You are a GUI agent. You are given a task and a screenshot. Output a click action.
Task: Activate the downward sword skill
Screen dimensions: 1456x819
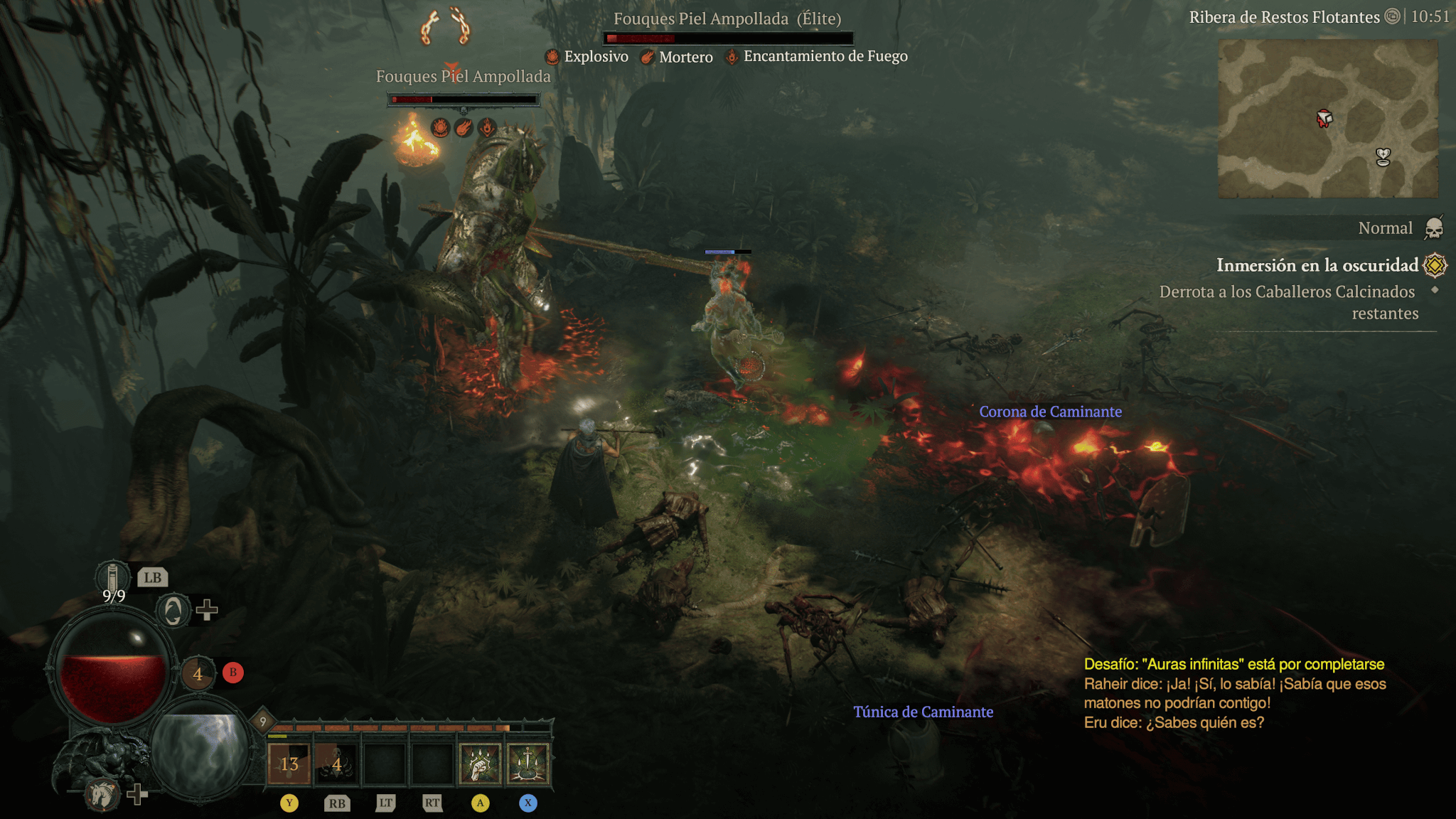click(528, 764)
